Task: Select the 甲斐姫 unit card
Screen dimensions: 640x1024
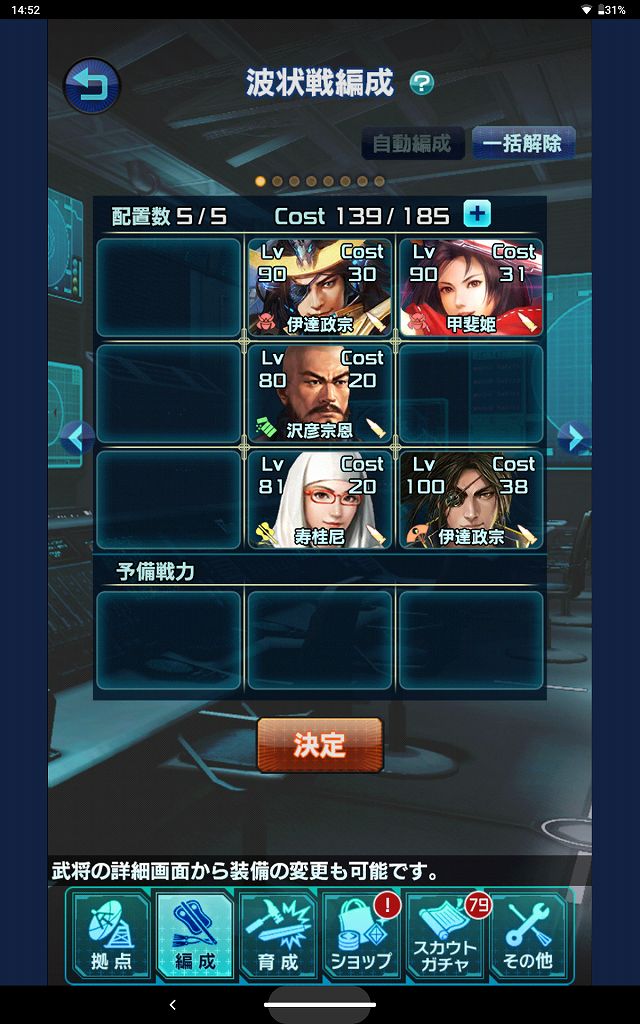Action: 471,286
